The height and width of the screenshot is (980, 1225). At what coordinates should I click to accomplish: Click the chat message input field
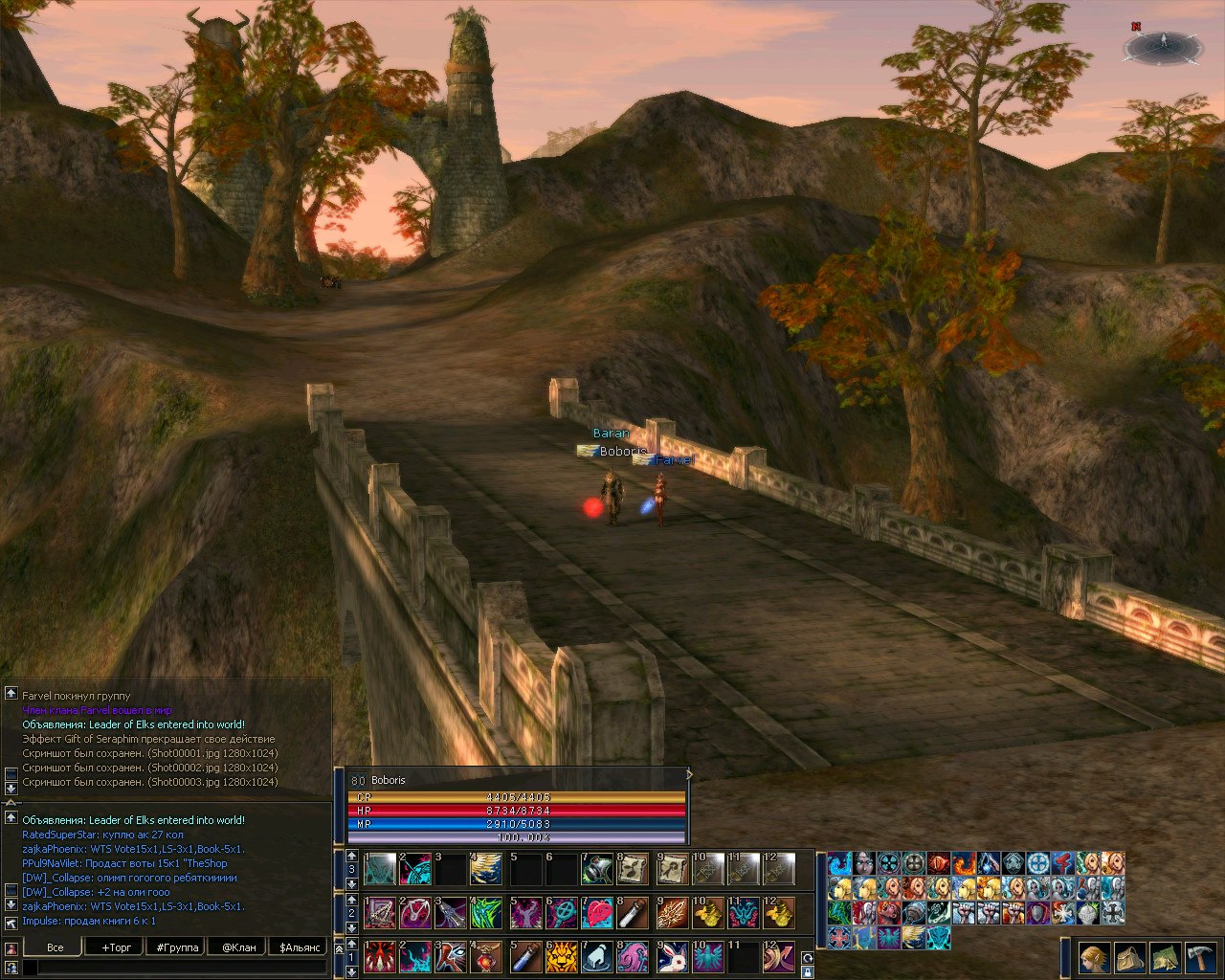(x=172, y=968)
